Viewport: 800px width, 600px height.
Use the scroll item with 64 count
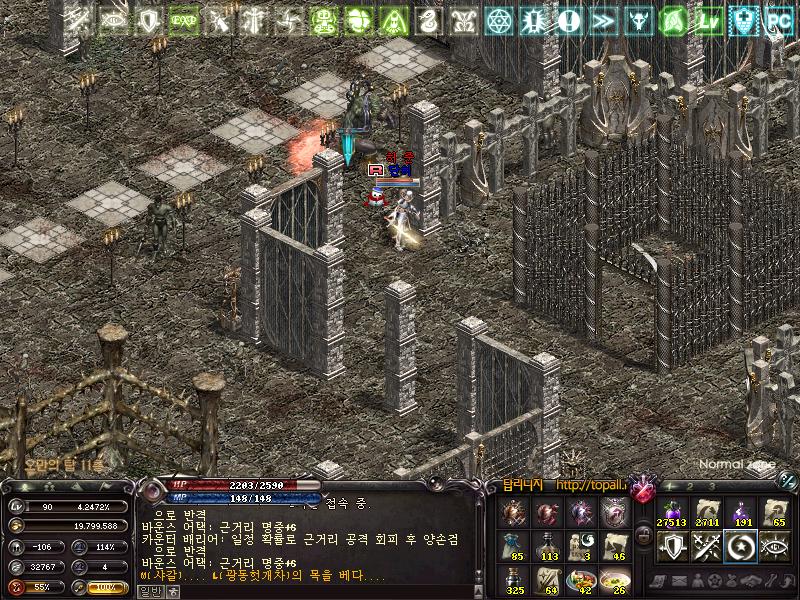tap(549, 580)
